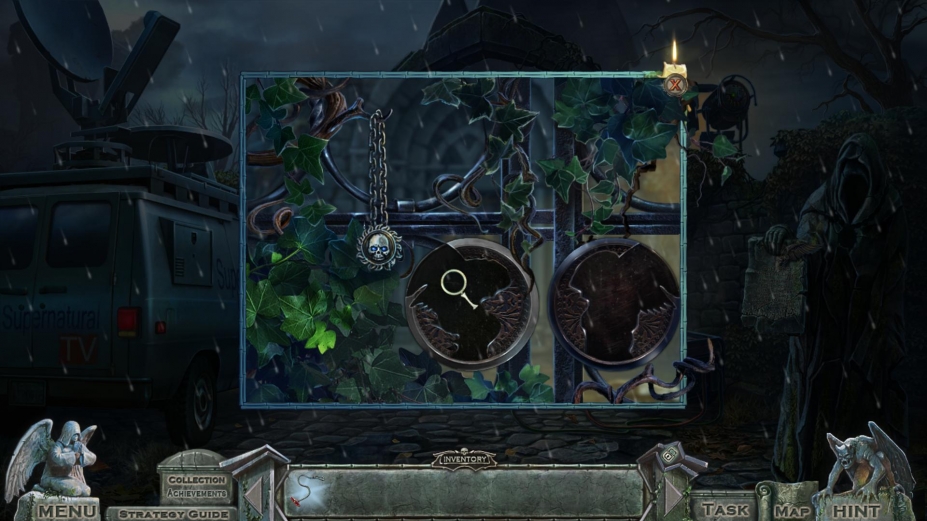Viewport: 927px width, 521px height.
Task: Click the inventory left arrow
Action: [254, 493]
